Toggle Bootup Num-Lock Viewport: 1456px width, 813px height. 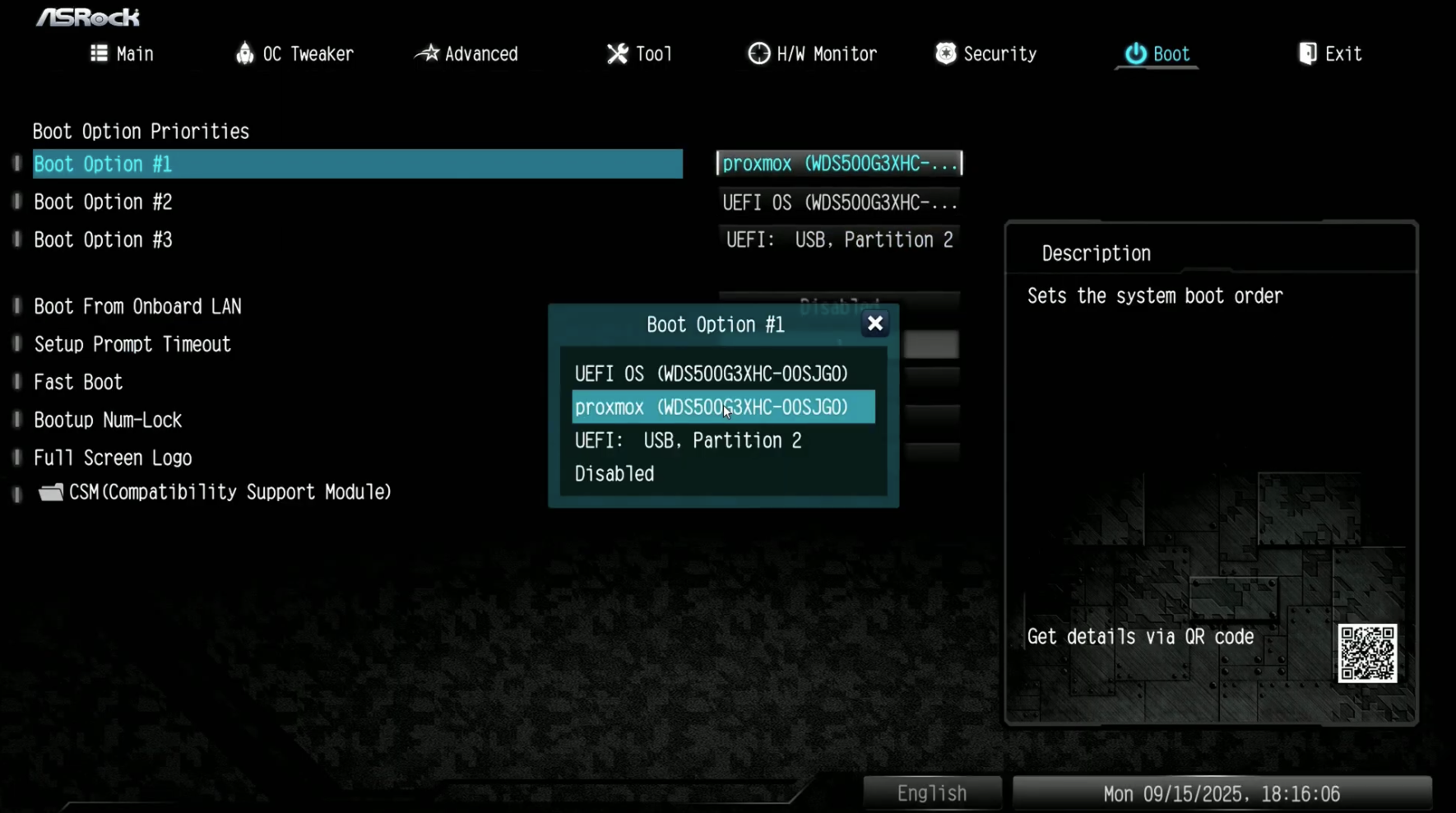(107, 420)
